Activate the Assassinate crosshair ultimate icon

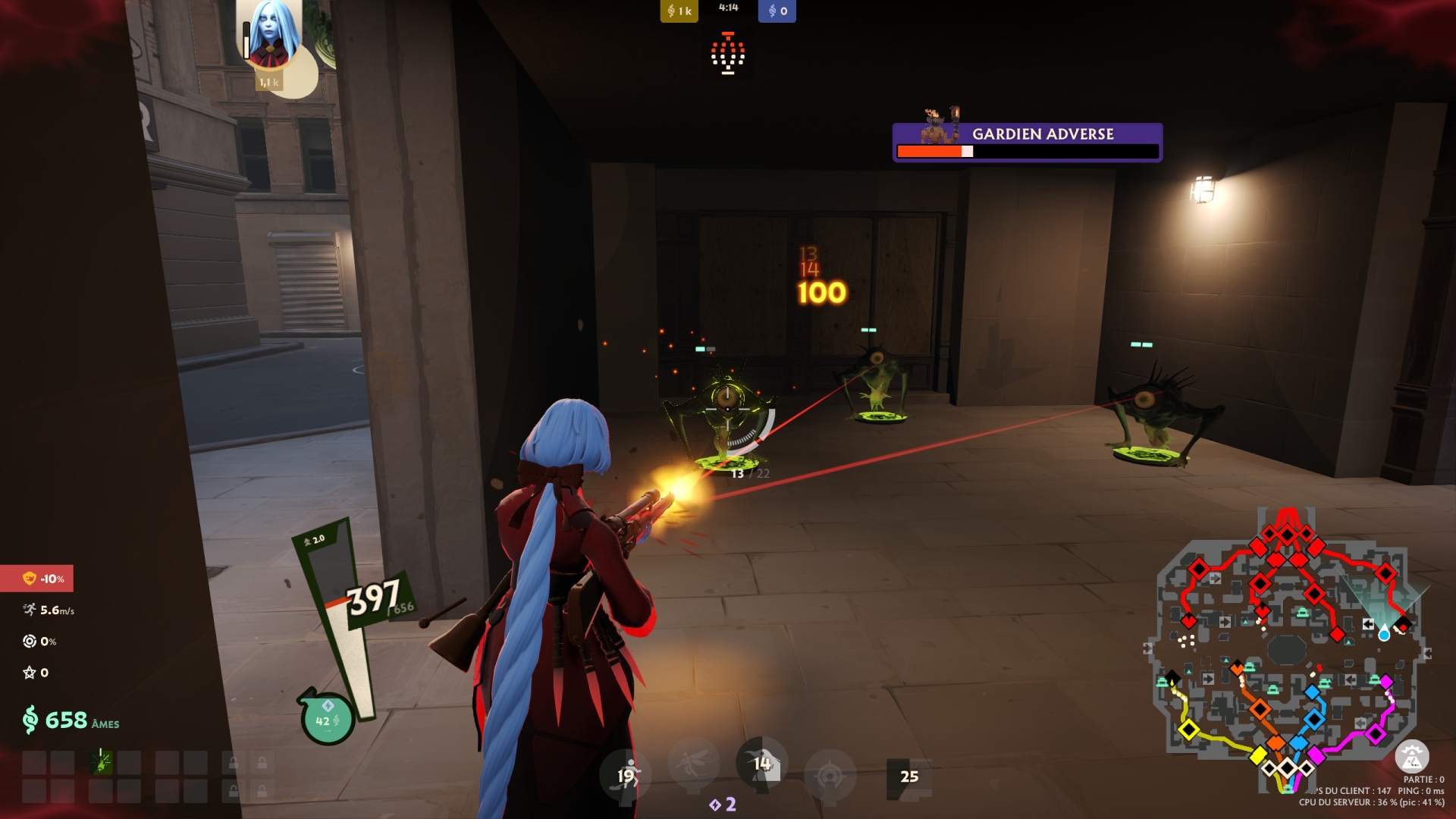coord(830,775)
